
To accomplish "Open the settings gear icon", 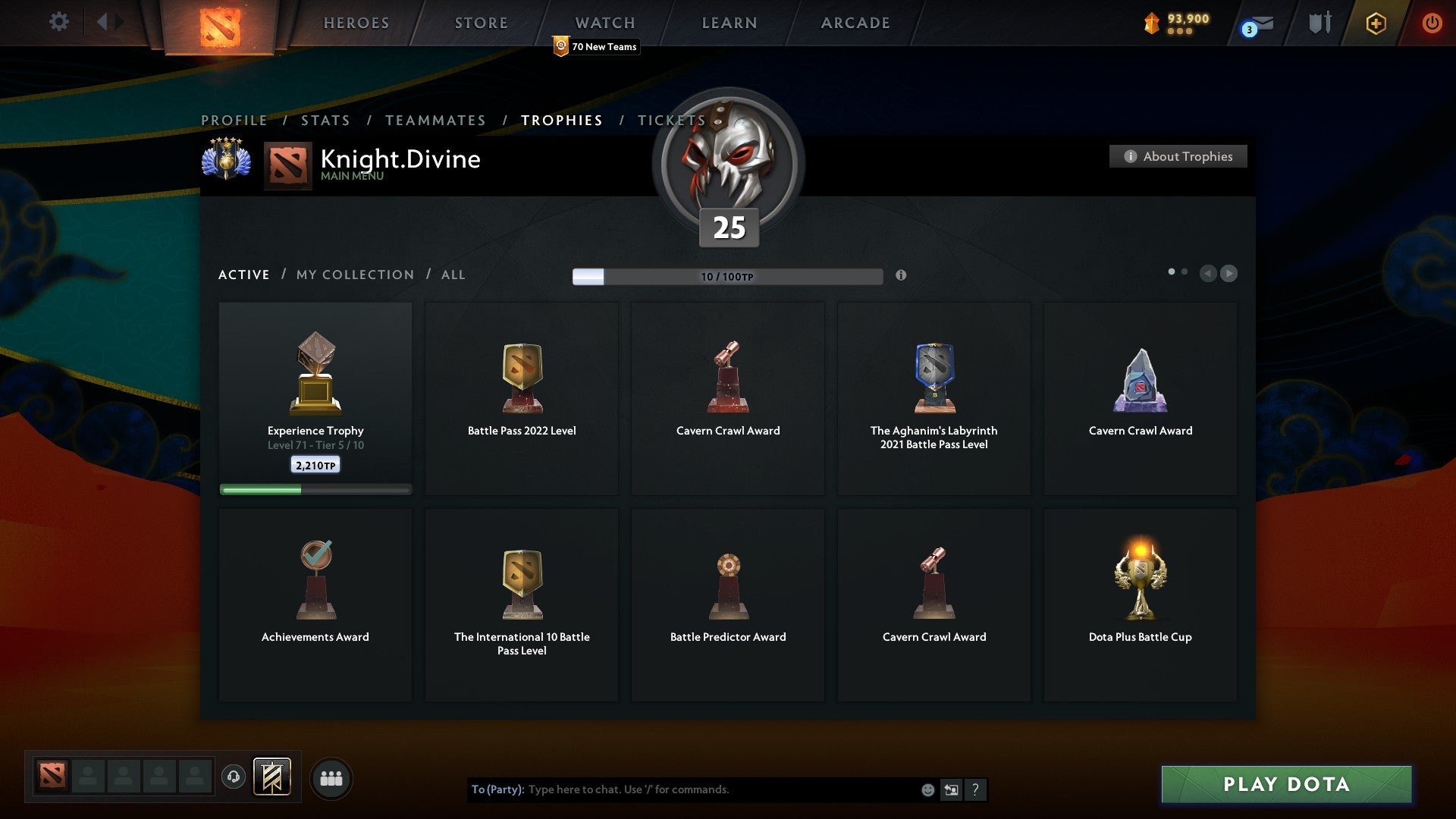I will (58, 22).
